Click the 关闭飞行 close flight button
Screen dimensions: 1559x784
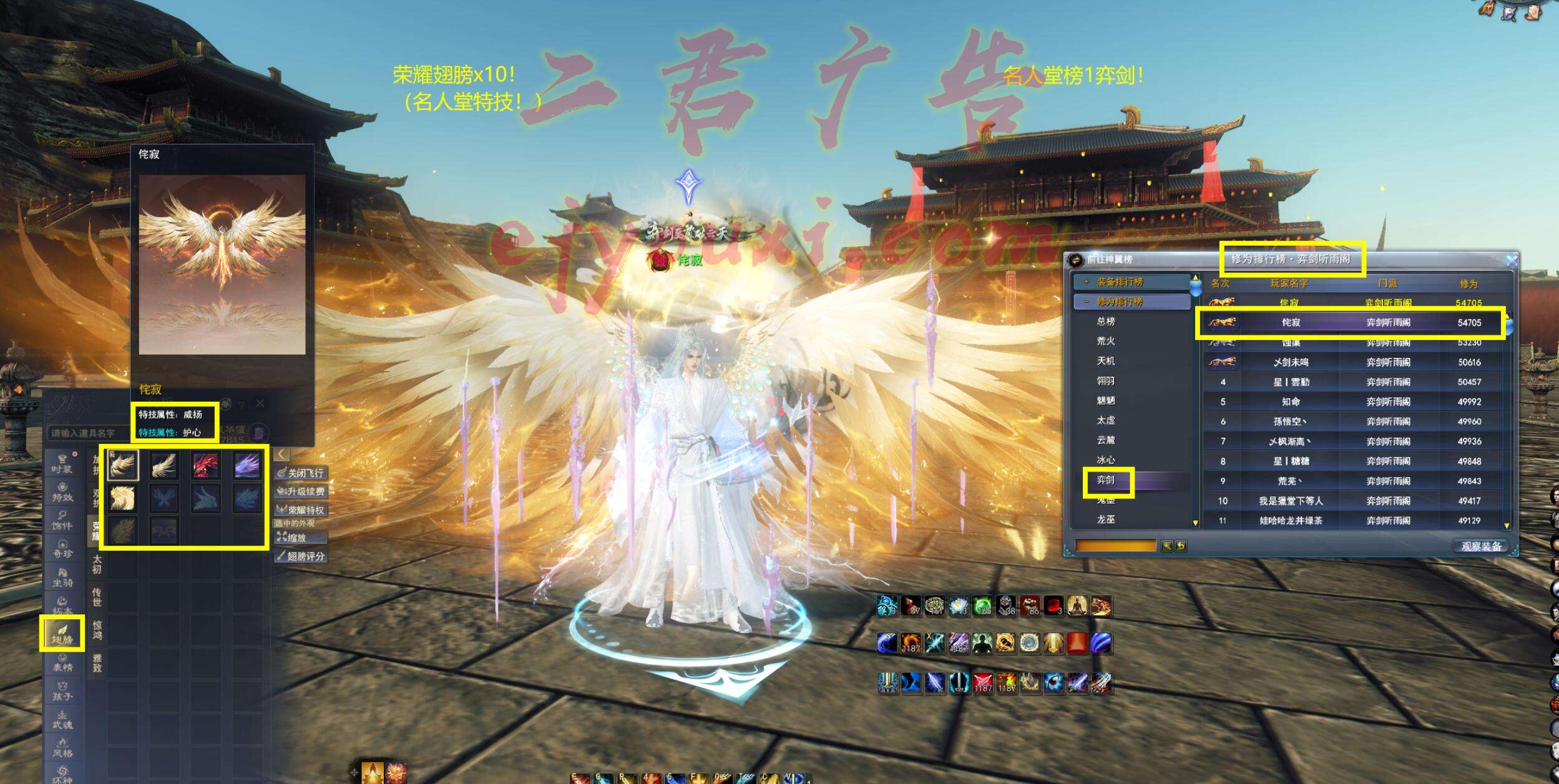pos(300,473)
